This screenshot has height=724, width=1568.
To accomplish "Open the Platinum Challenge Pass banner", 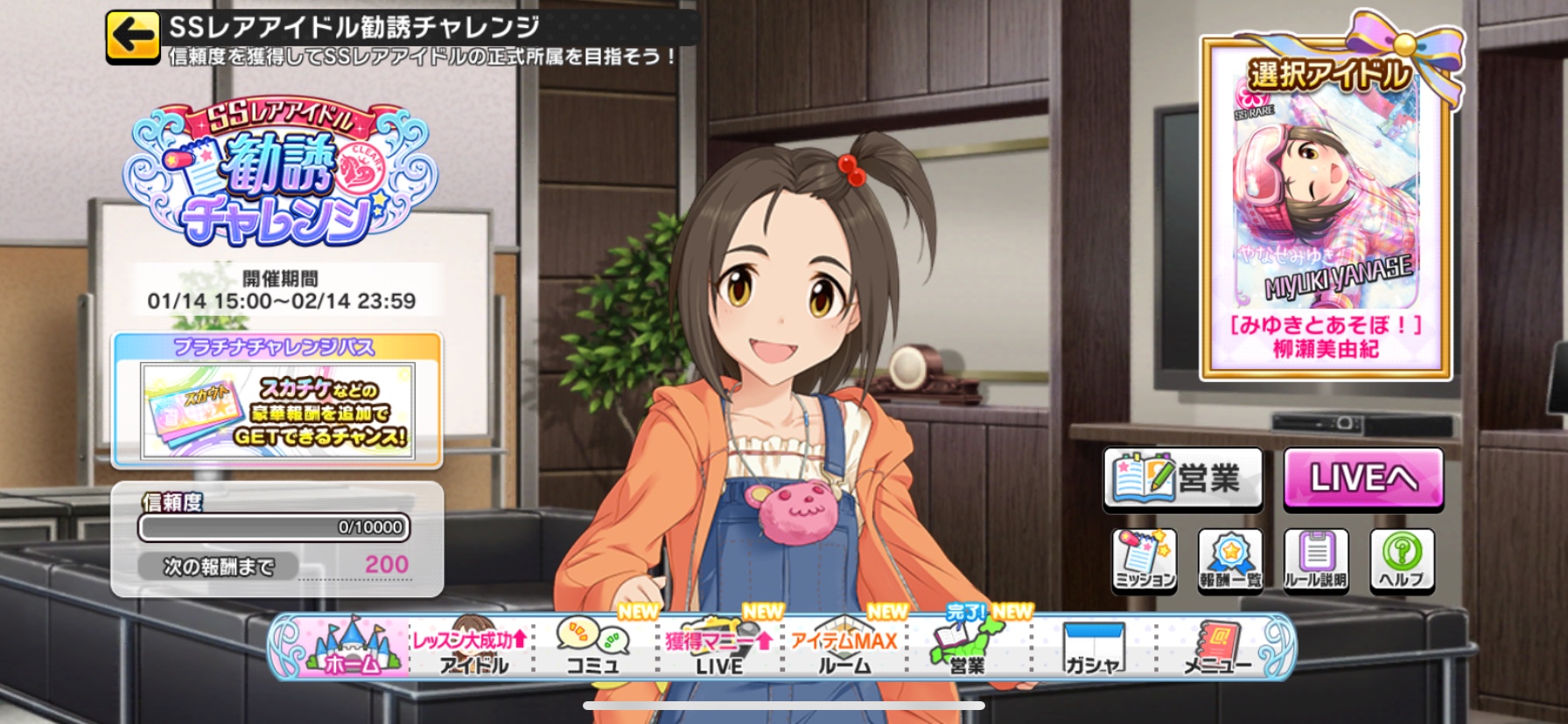I will tap(277, 400).
